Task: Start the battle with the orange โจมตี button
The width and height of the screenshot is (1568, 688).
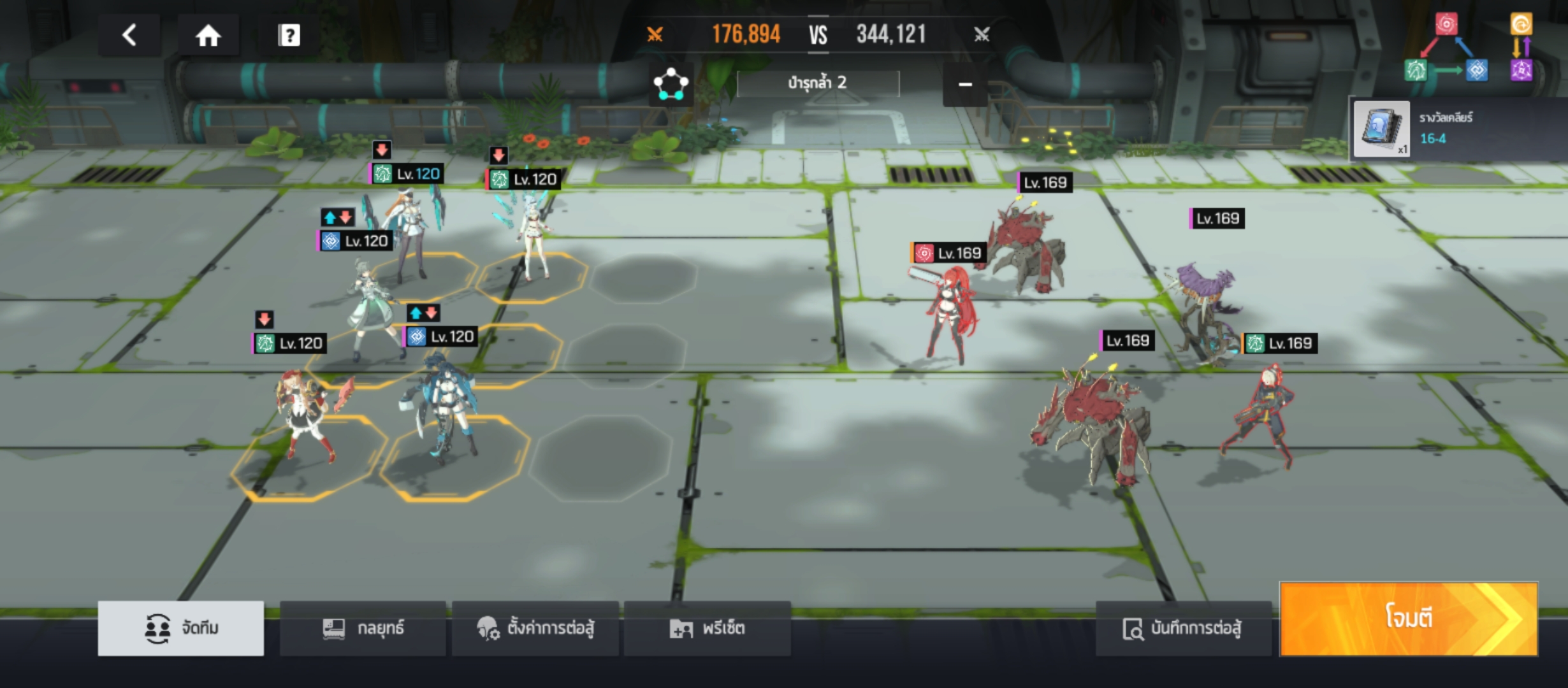Action: (x=1409, y=618)
